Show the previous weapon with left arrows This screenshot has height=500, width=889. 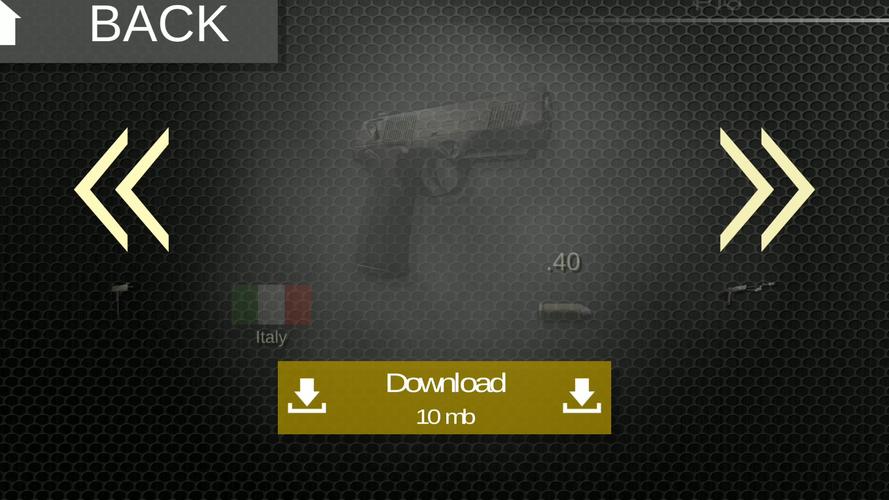pos(122,189)
